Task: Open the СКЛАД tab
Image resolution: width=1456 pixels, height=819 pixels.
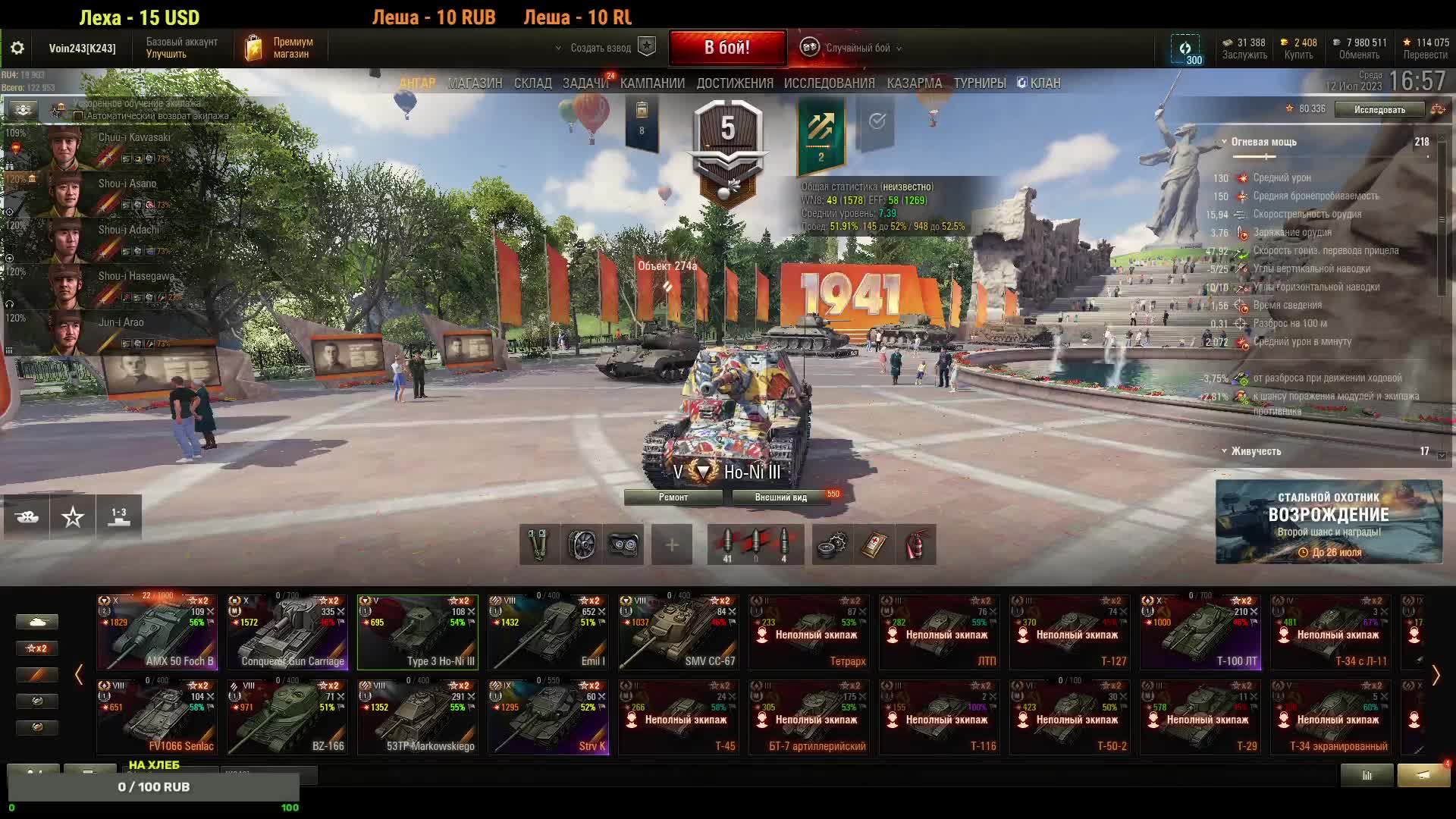Action: coord(532,83)
